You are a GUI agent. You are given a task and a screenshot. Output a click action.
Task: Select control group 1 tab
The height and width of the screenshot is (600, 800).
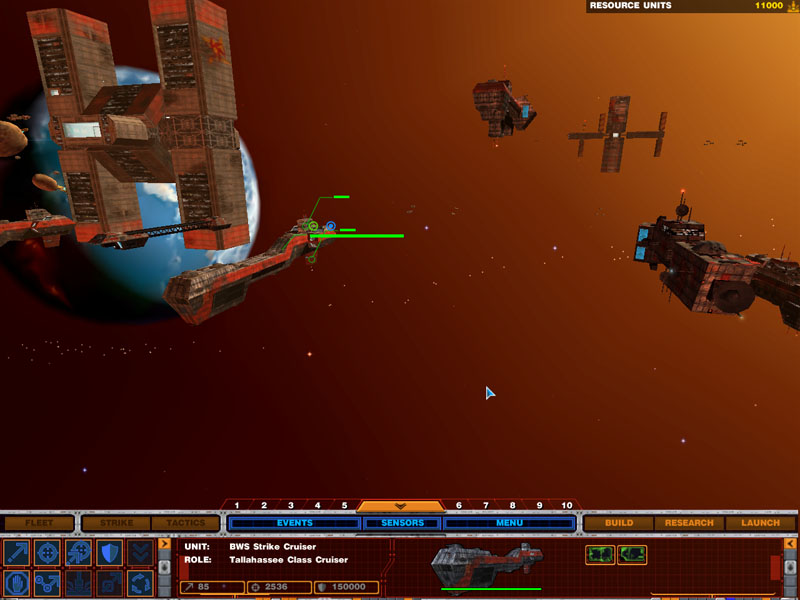tap(237, 506)
